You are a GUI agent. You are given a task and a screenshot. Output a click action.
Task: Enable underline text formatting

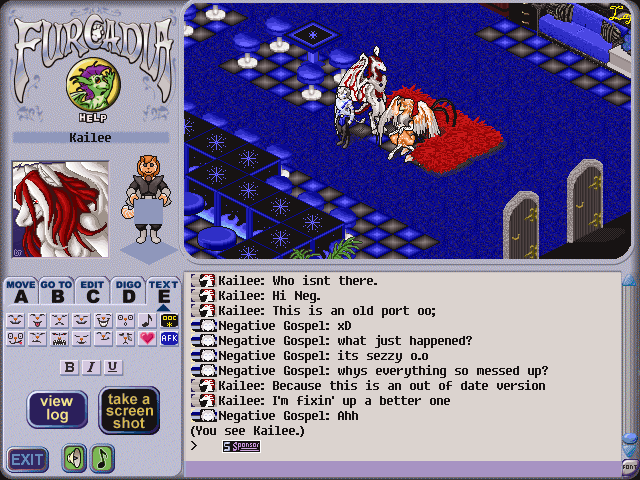(112, 367)
